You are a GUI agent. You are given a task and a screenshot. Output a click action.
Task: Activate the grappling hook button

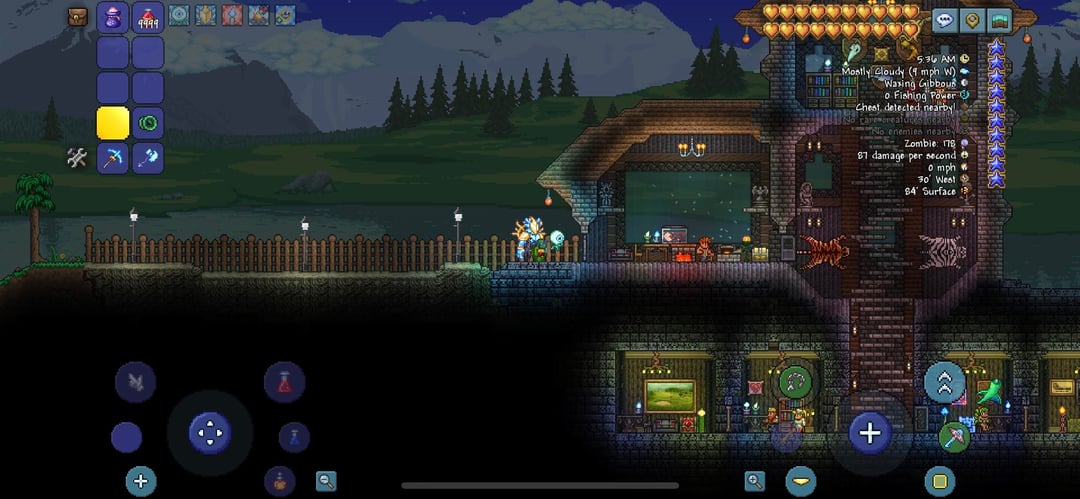(795, 380)
